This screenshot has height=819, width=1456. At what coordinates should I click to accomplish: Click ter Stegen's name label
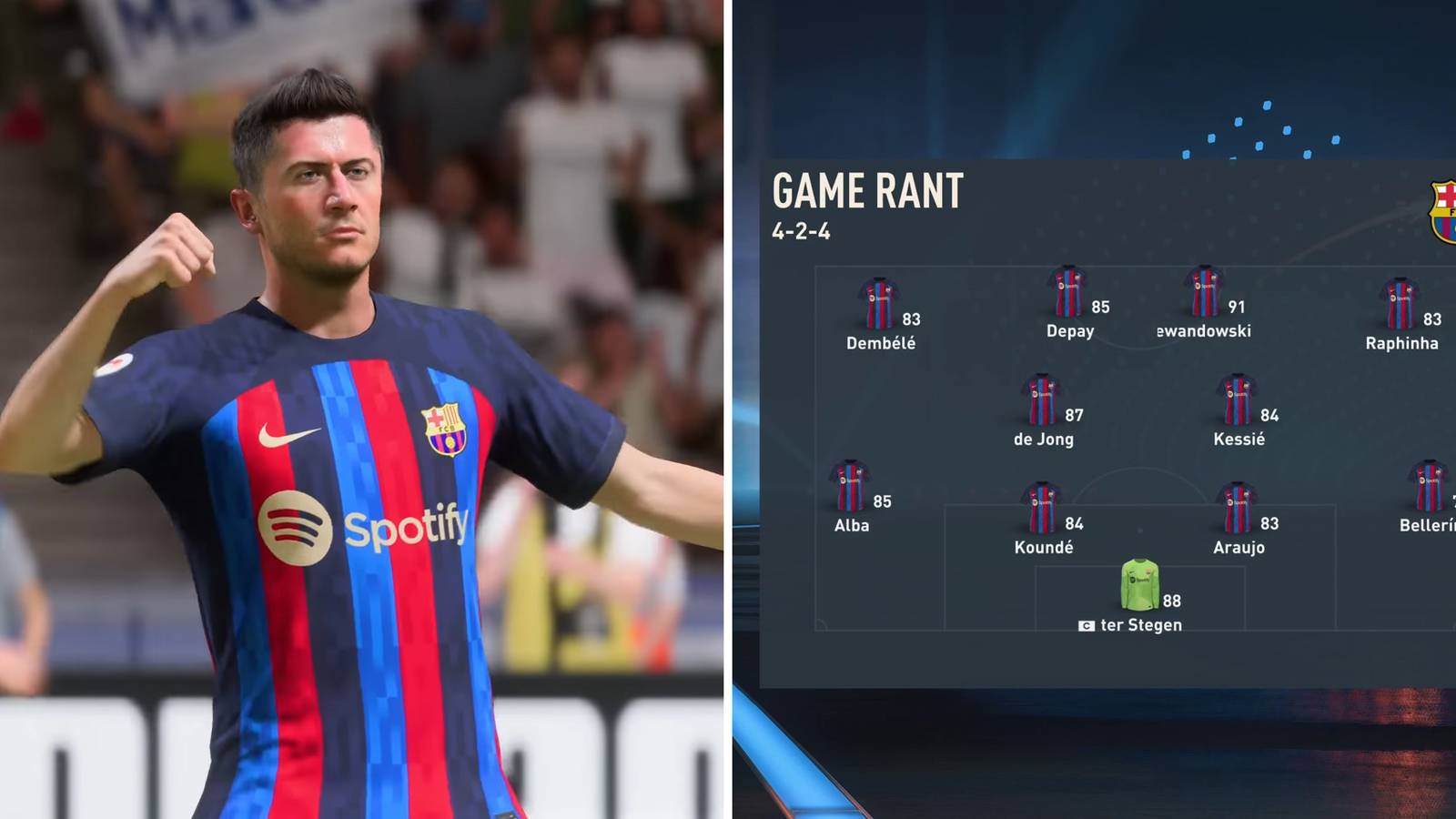coord(1140,625)
